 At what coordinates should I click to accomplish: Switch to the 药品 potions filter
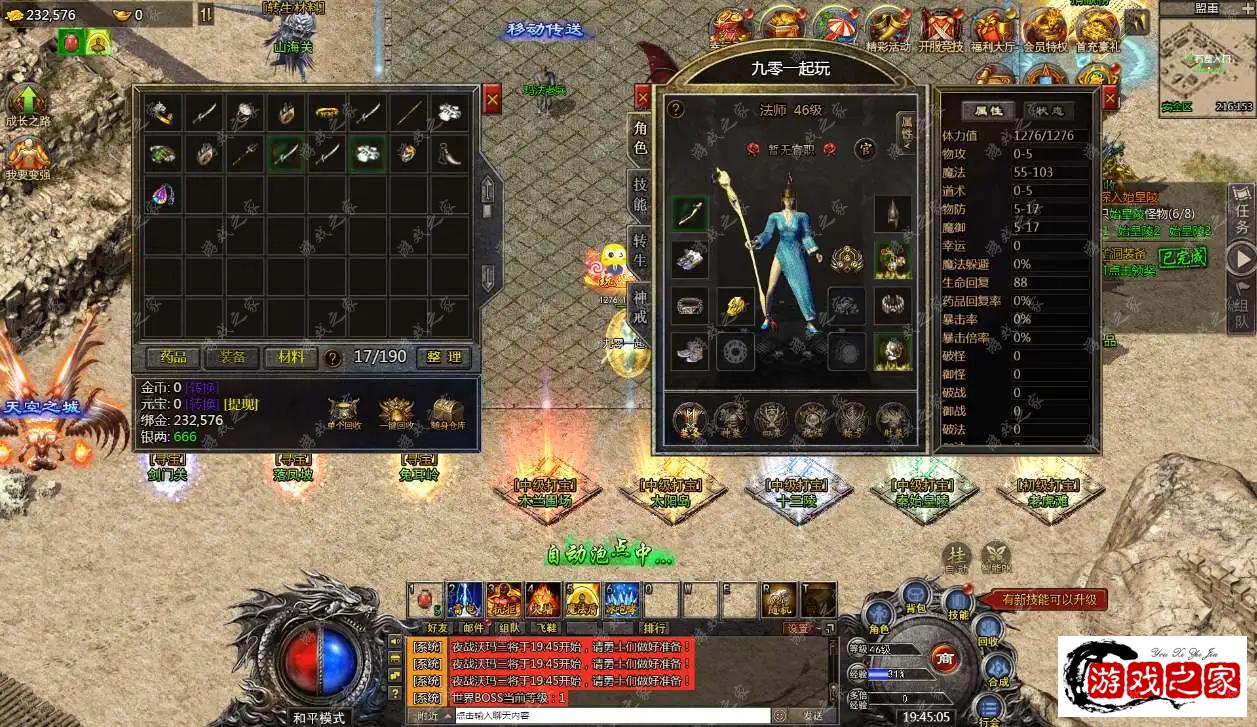point(173,358)
